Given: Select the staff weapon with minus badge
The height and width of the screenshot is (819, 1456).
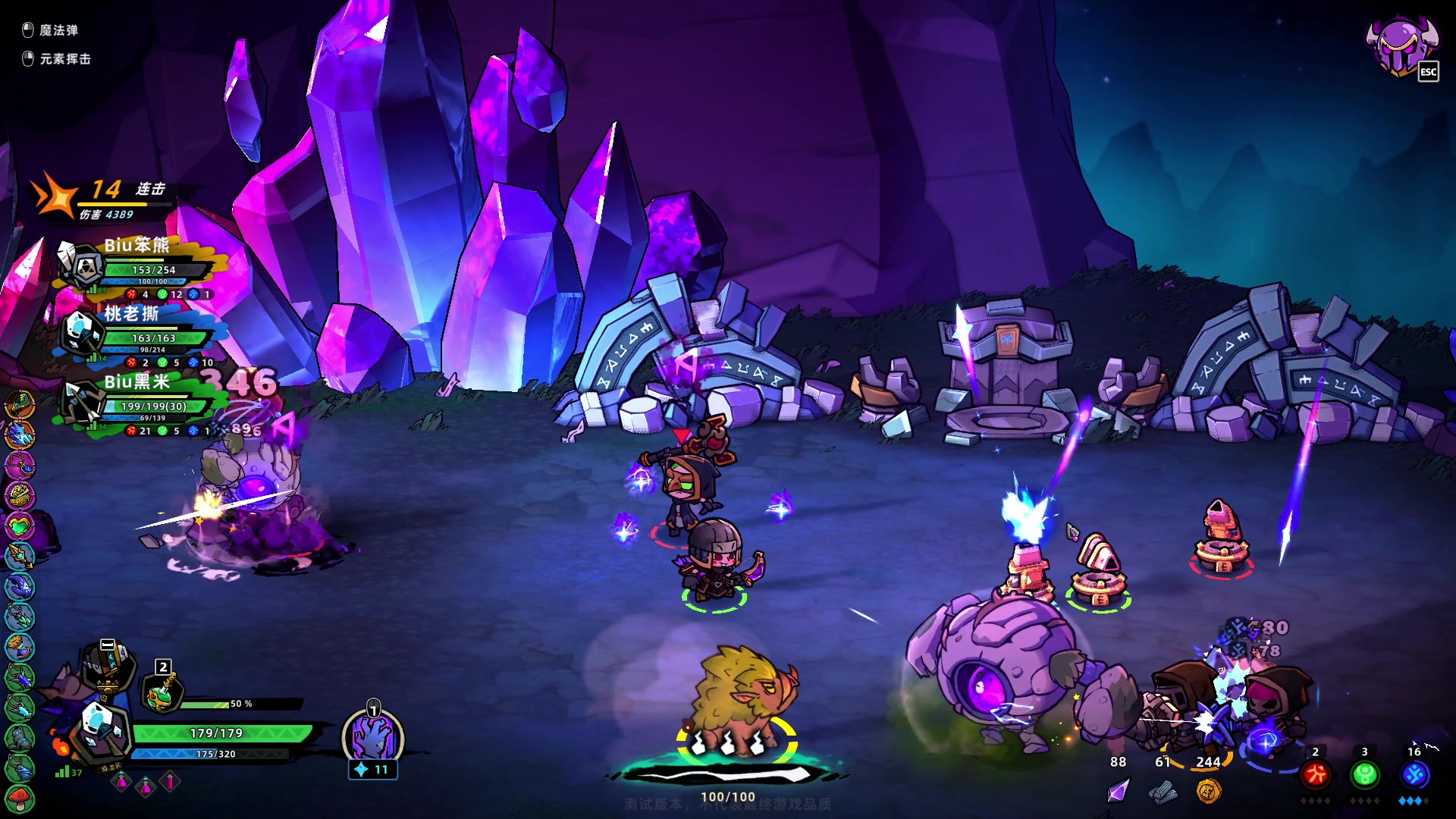Looking at the screenshot, I should (108, 666).
